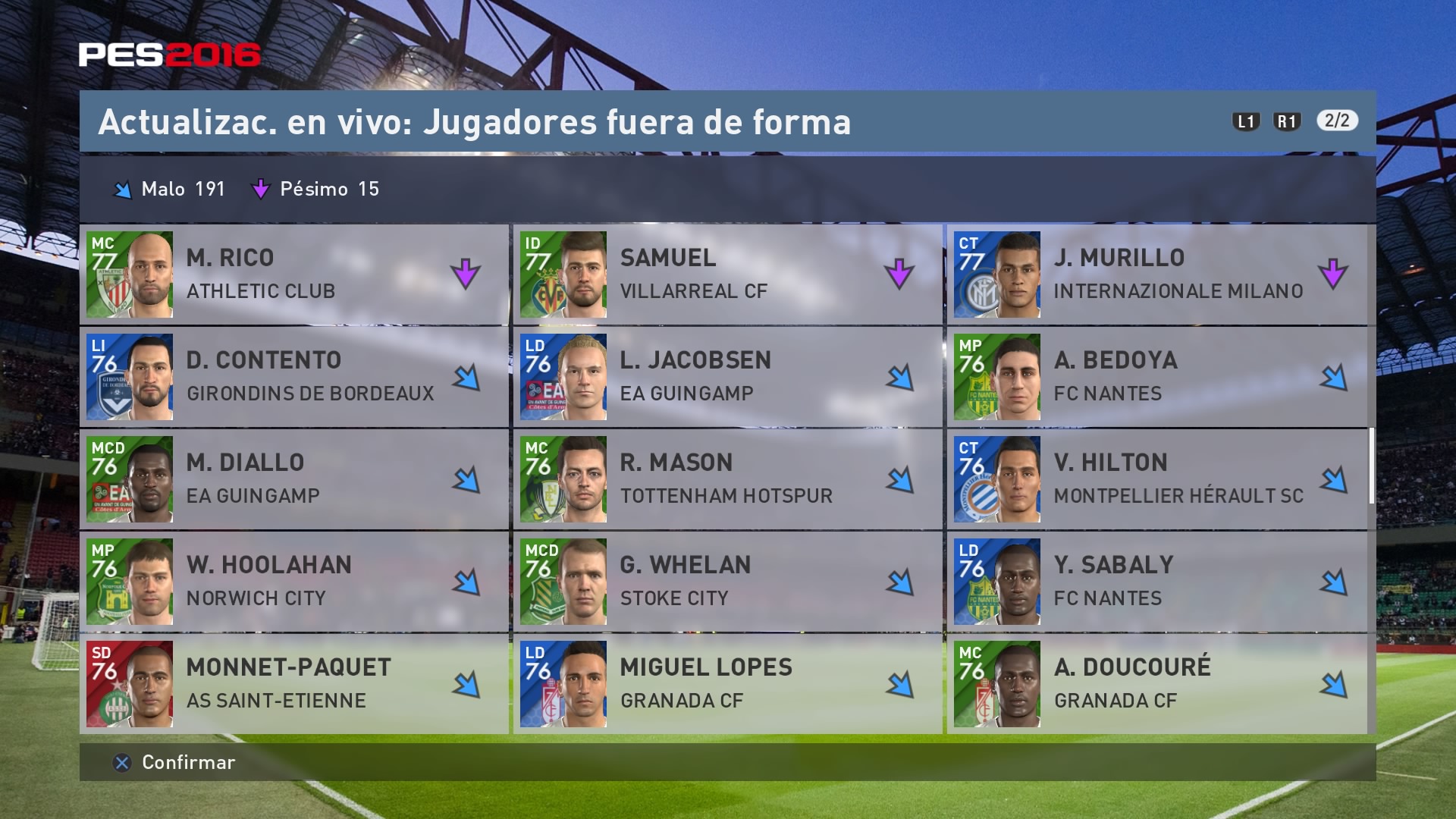This screenshot has width=1456, height=819.
Task: Pick Monnet-Paquet of AS Saint-Etienne
Action: point(293,684)
